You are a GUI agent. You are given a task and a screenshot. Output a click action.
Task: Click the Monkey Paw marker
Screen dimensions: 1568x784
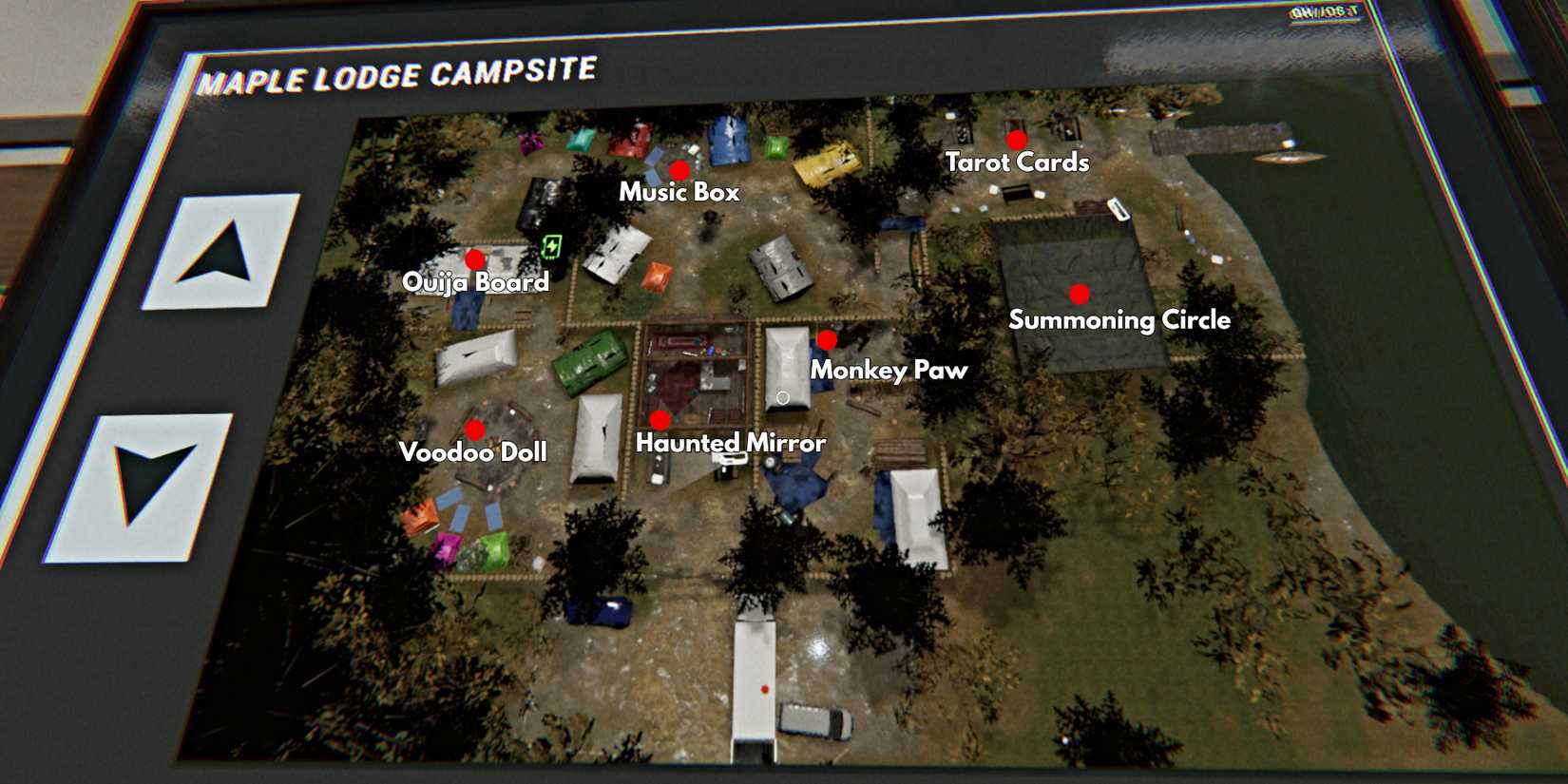tap(826, 338)
